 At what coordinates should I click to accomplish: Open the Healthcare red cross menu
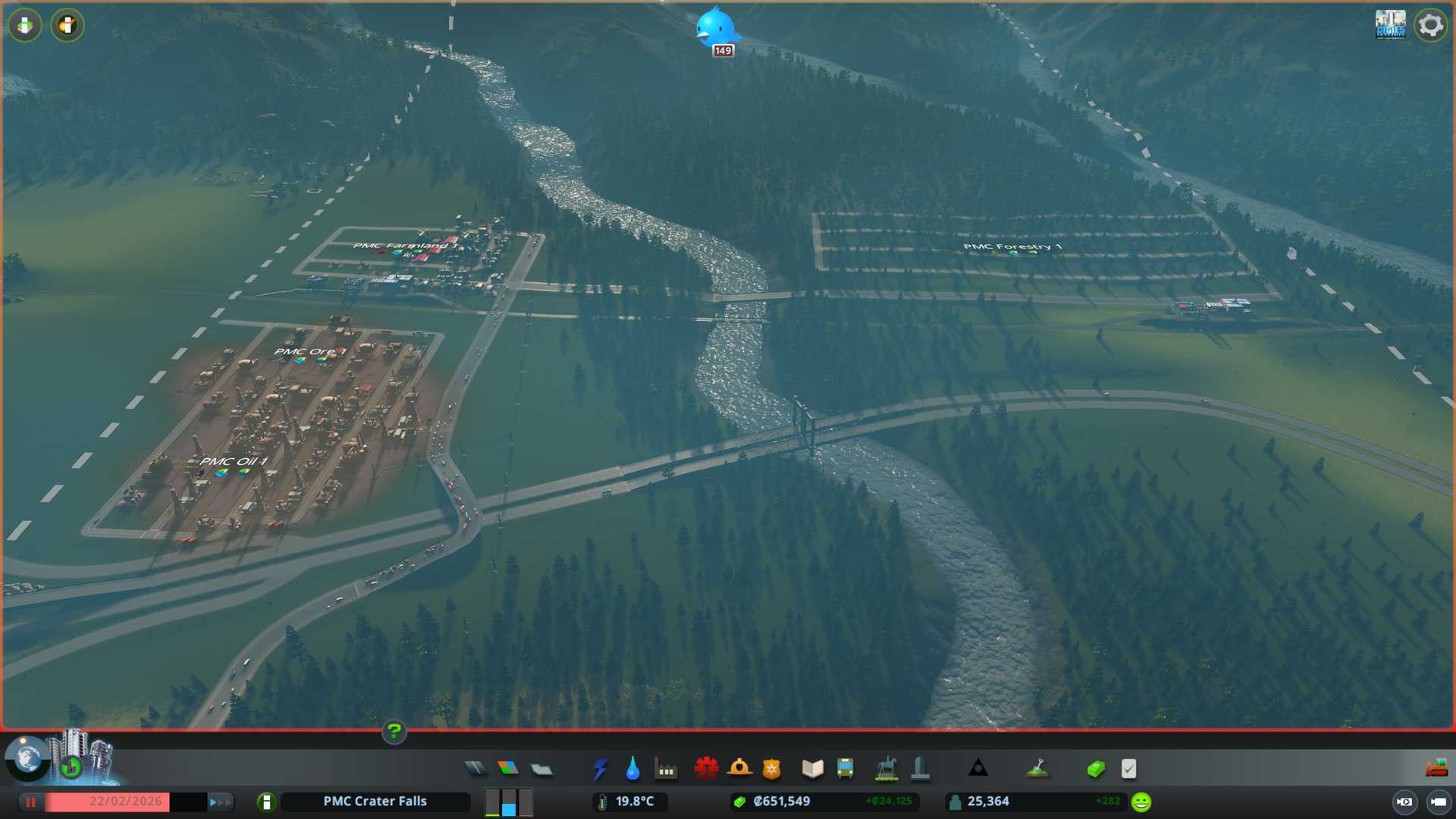point(706,769)
